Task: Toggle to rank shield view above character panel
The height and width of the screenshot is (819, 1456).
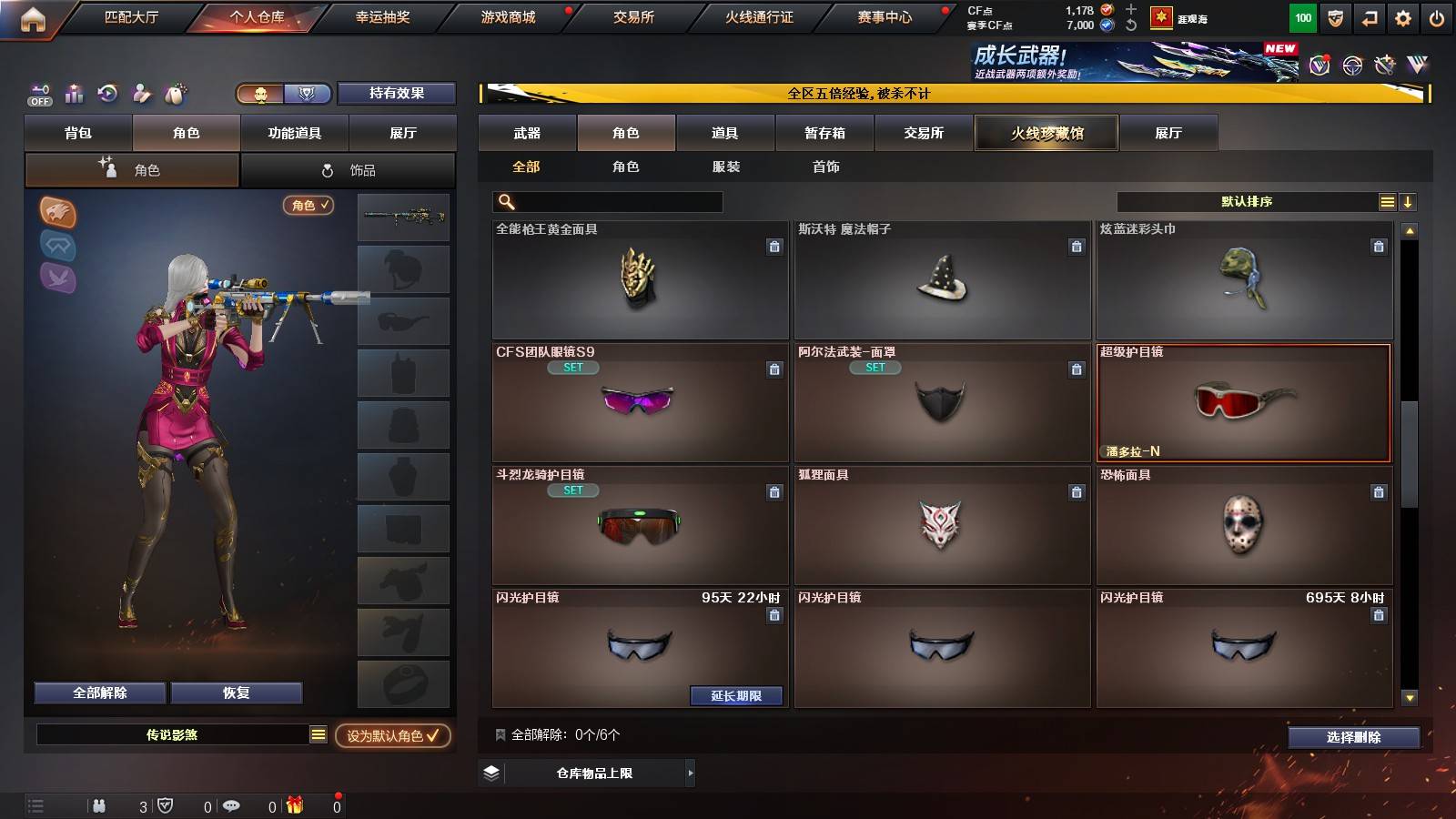Action: click(x=308, y=94)
